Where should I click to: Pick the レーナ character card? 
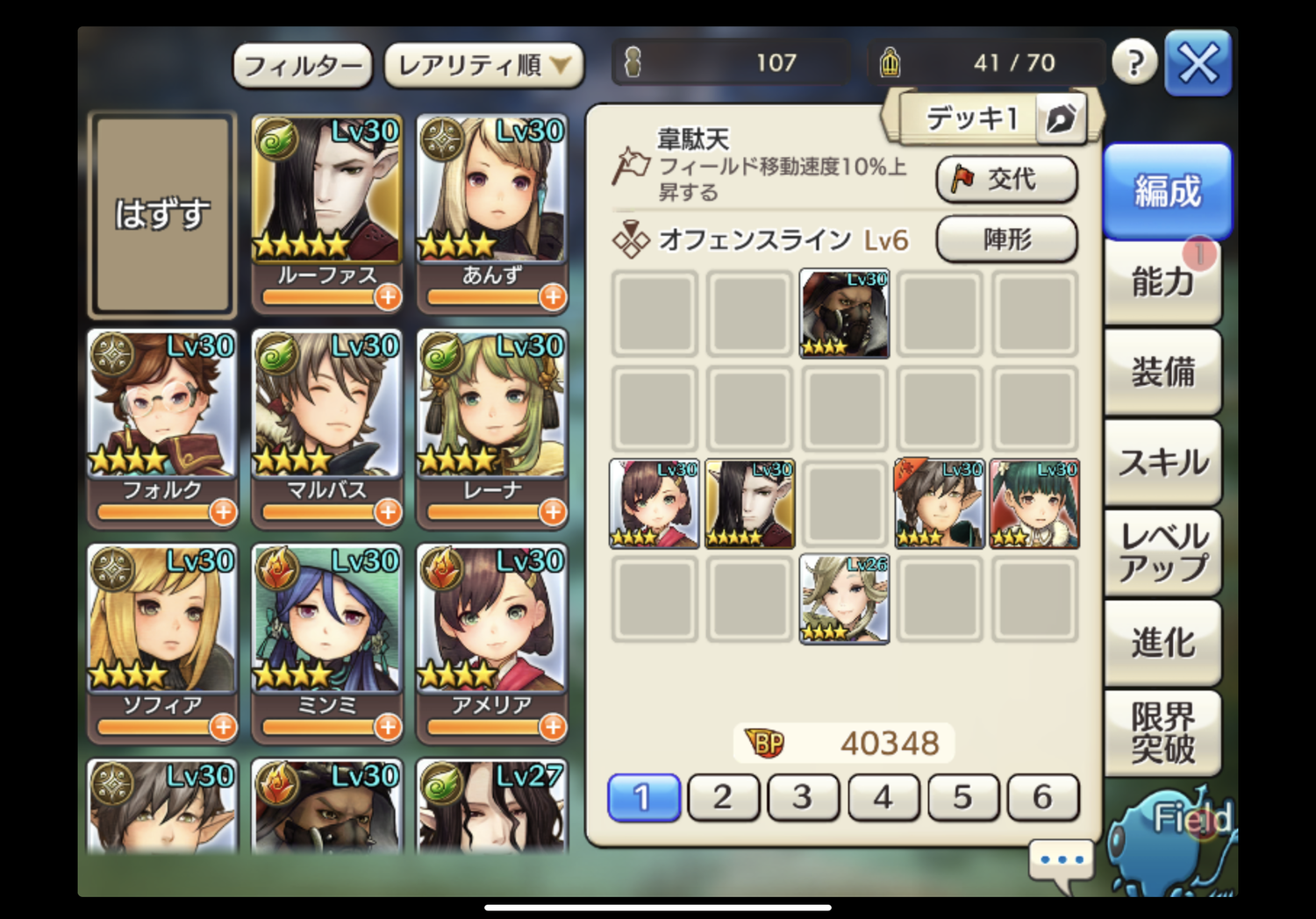[x=491, y=417]
